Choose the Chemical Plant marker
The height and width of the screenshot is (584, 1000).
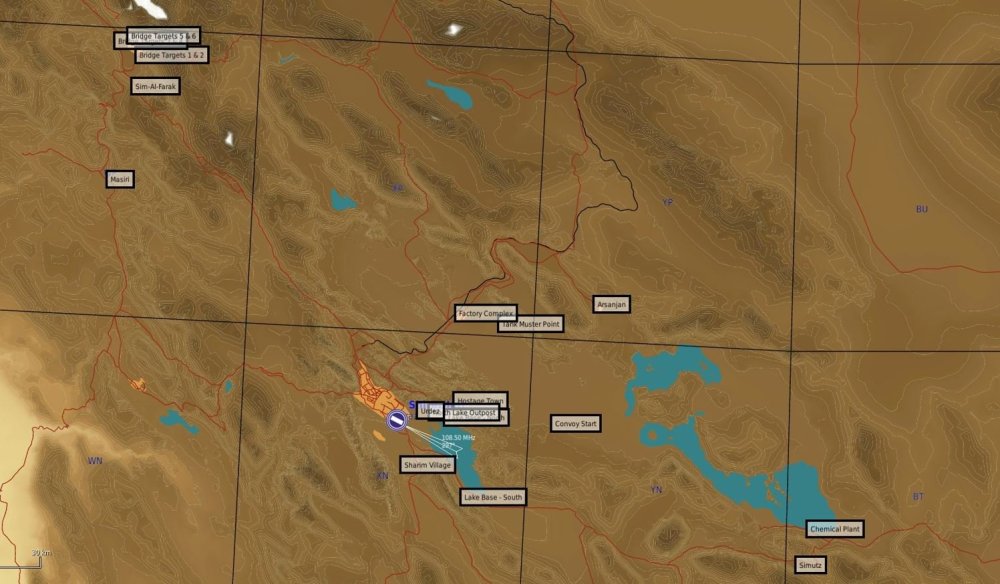coord(834,528)
